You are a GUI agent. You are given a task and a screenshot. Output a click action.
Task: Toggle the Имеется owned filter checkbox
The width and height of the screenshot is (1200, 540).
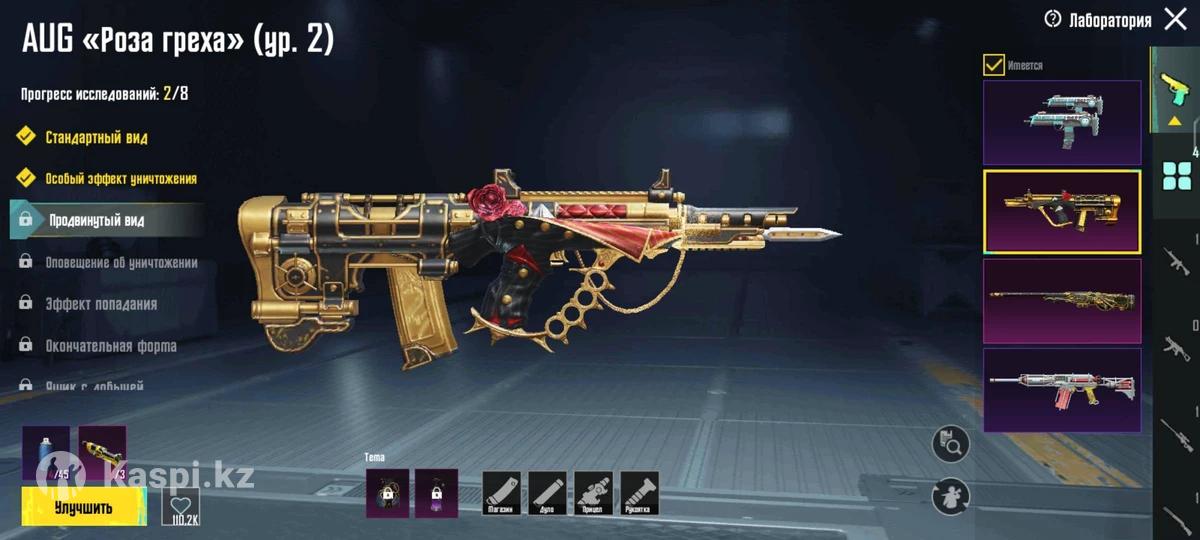tap(993, 65)
